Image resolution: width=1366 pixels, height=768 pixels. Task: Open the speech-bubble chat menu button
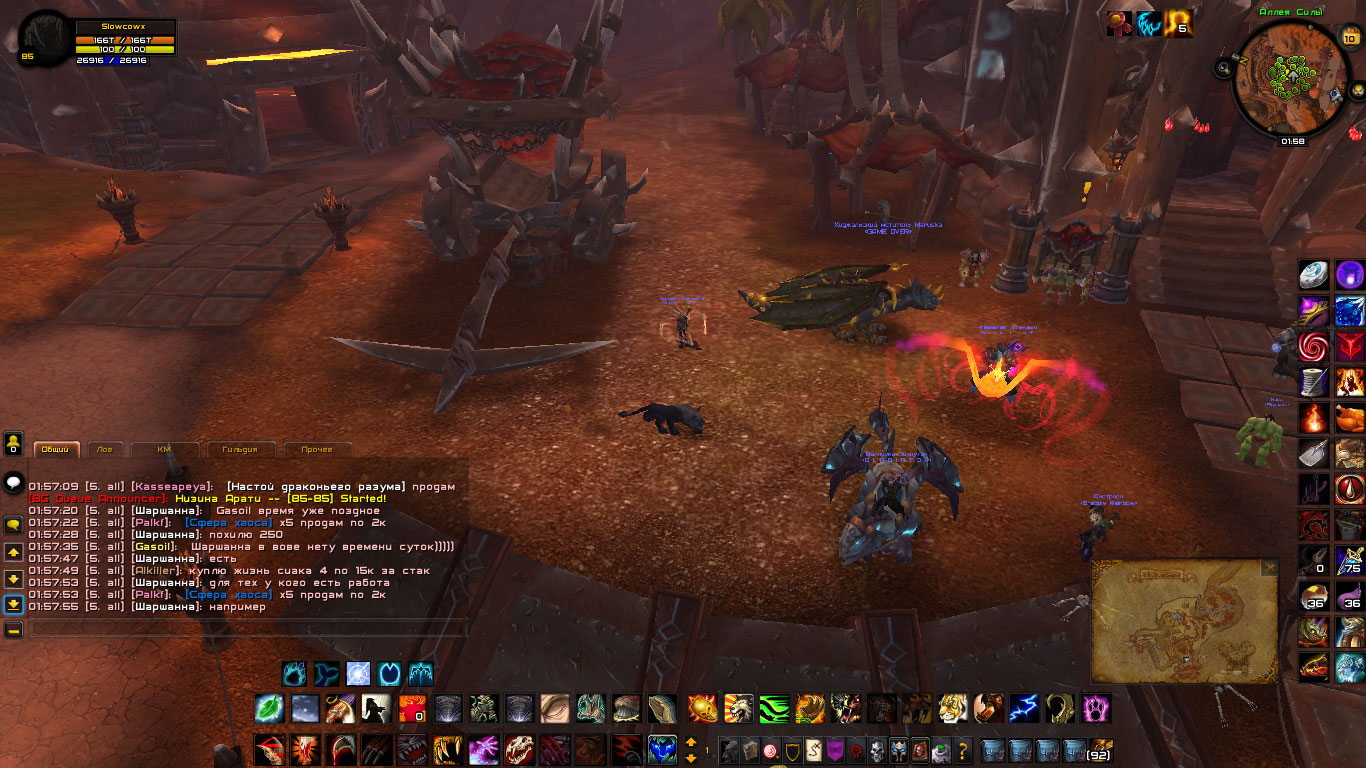(14, 482)
